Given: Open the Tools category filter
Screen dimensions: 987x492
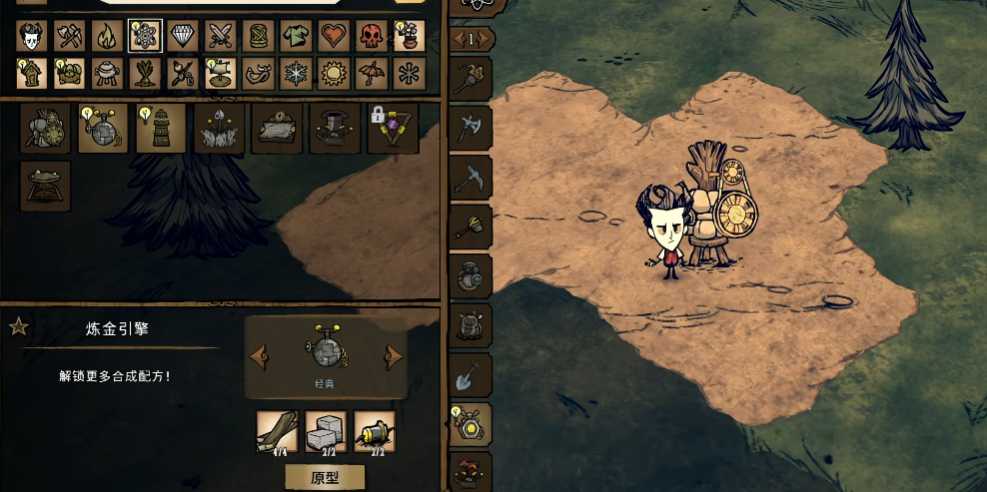Looking at the screenshot, I should [x=69, y=36].
